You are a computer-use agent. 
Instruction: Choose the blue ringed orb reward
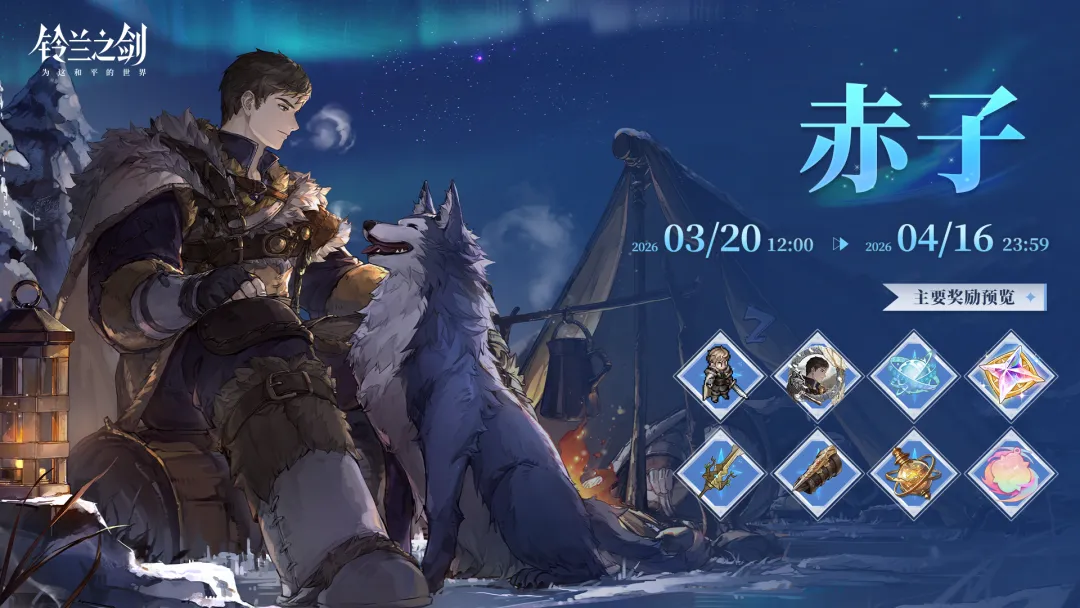(x=914, y=376)
